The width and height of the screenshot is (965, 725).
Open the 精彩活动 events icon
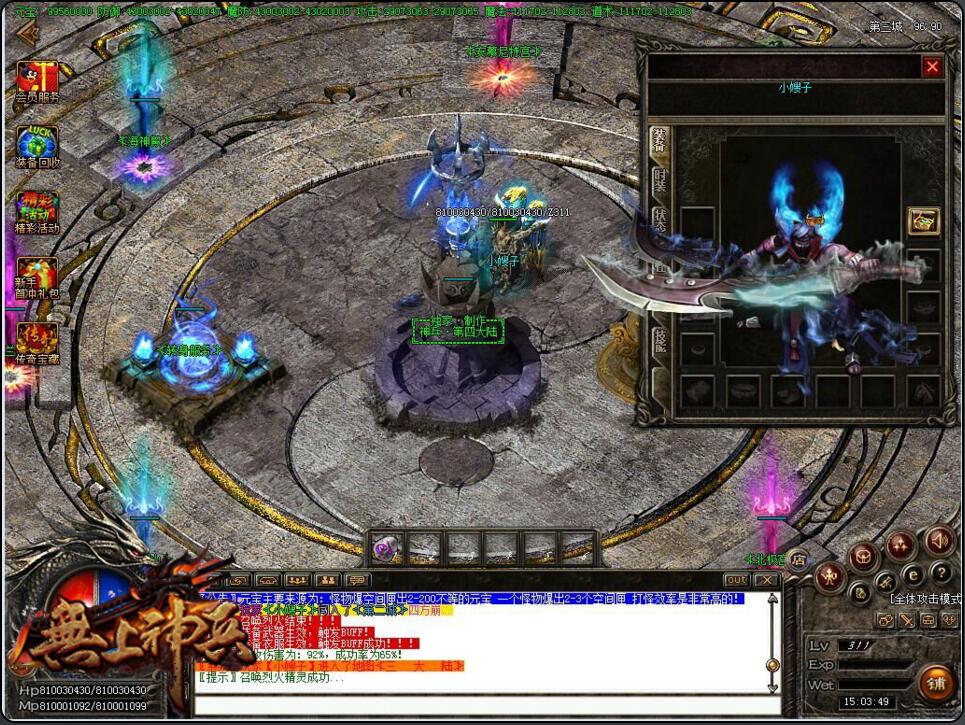(x=37, y=212)
